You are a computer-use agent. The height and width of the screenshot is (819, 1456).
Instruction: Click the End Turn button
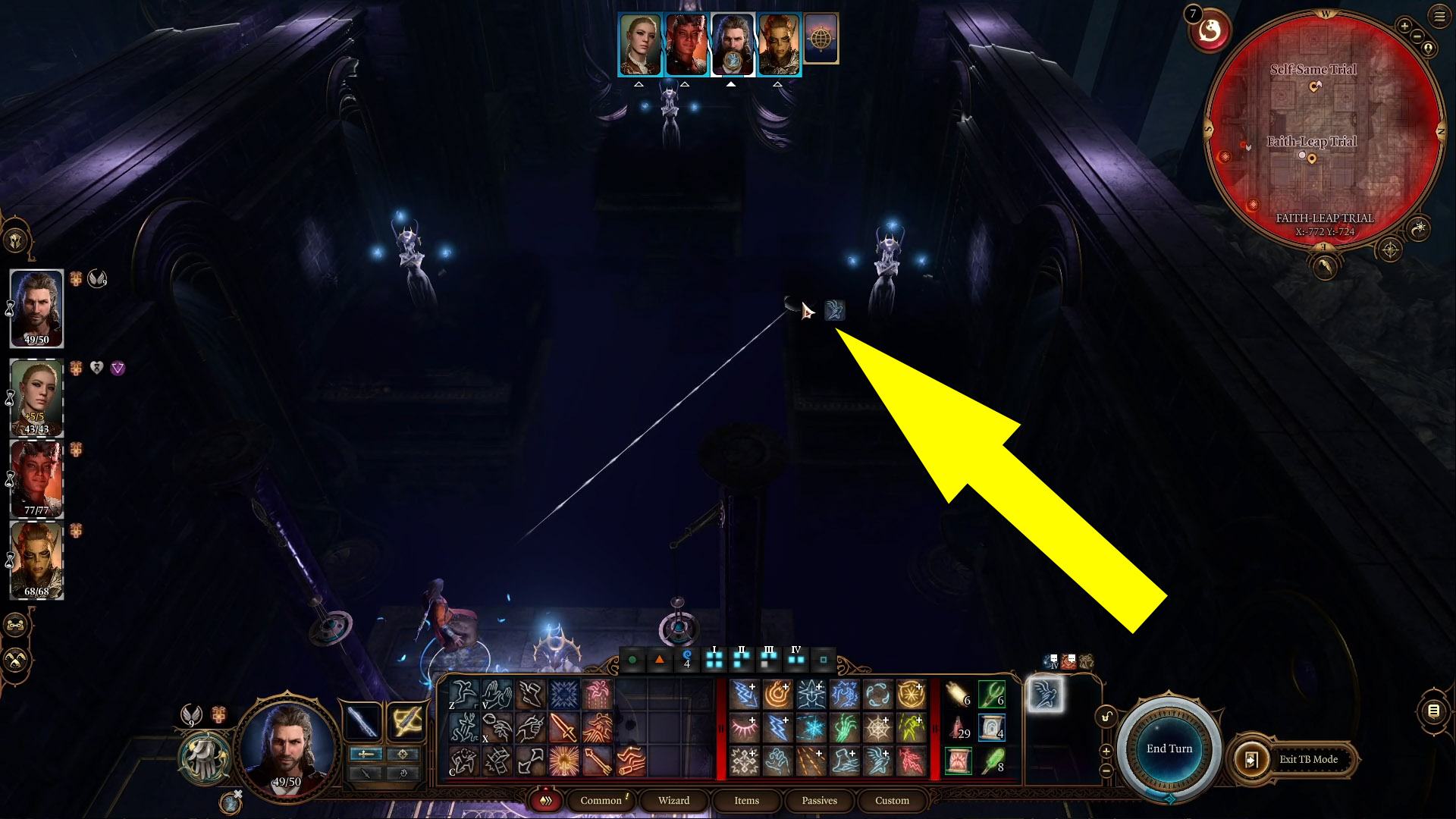point(1168,748)
